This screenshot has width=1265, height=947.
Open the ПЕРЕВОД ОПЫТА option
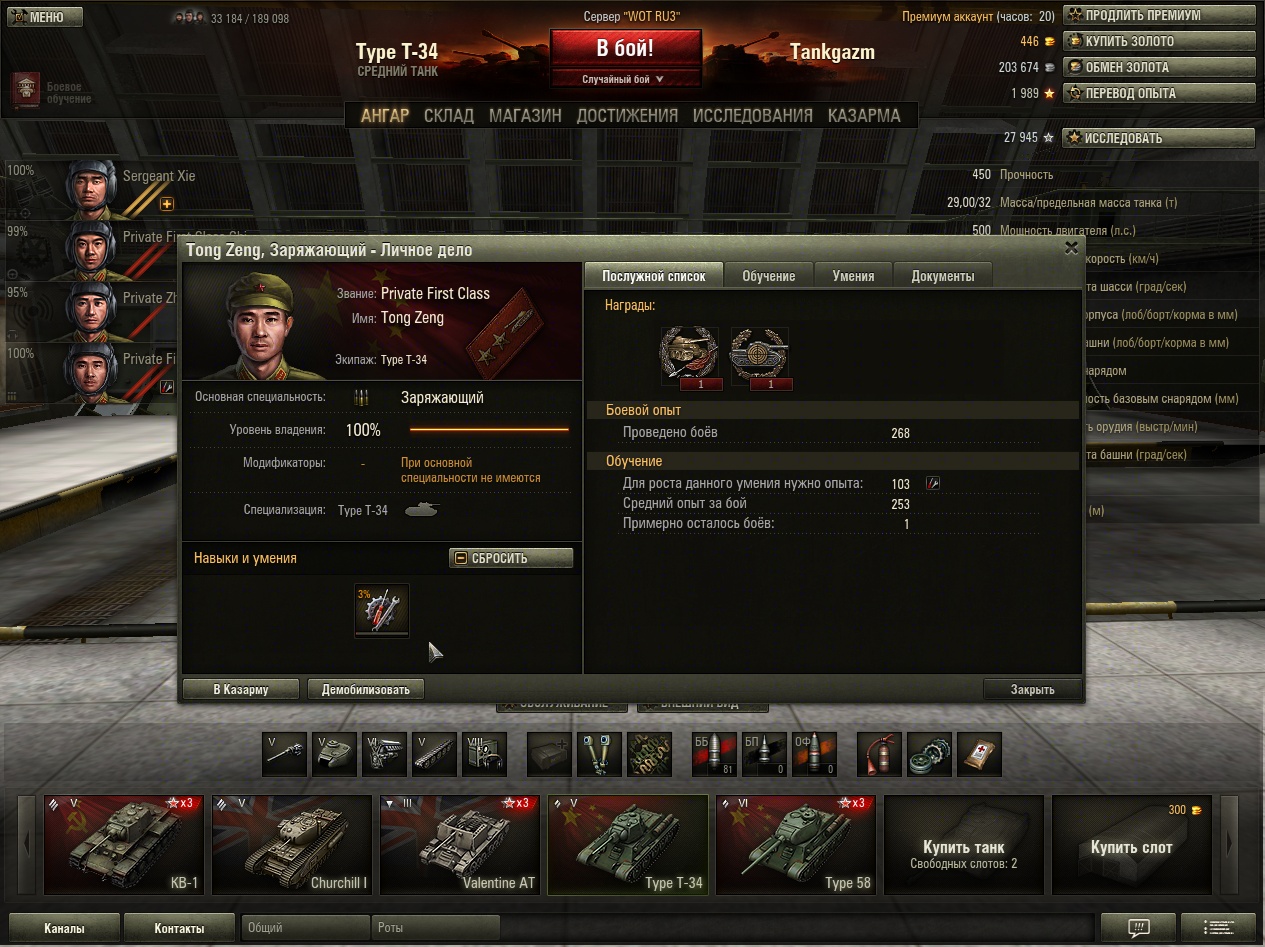[1158, 94]
